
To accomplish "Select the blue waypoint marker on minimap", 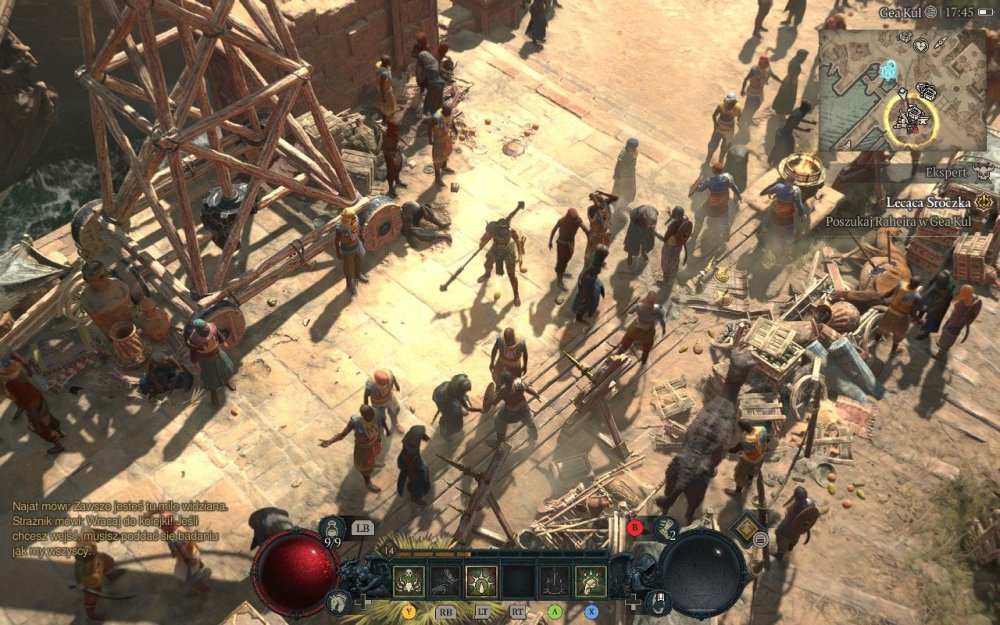I will pos(888,70).
